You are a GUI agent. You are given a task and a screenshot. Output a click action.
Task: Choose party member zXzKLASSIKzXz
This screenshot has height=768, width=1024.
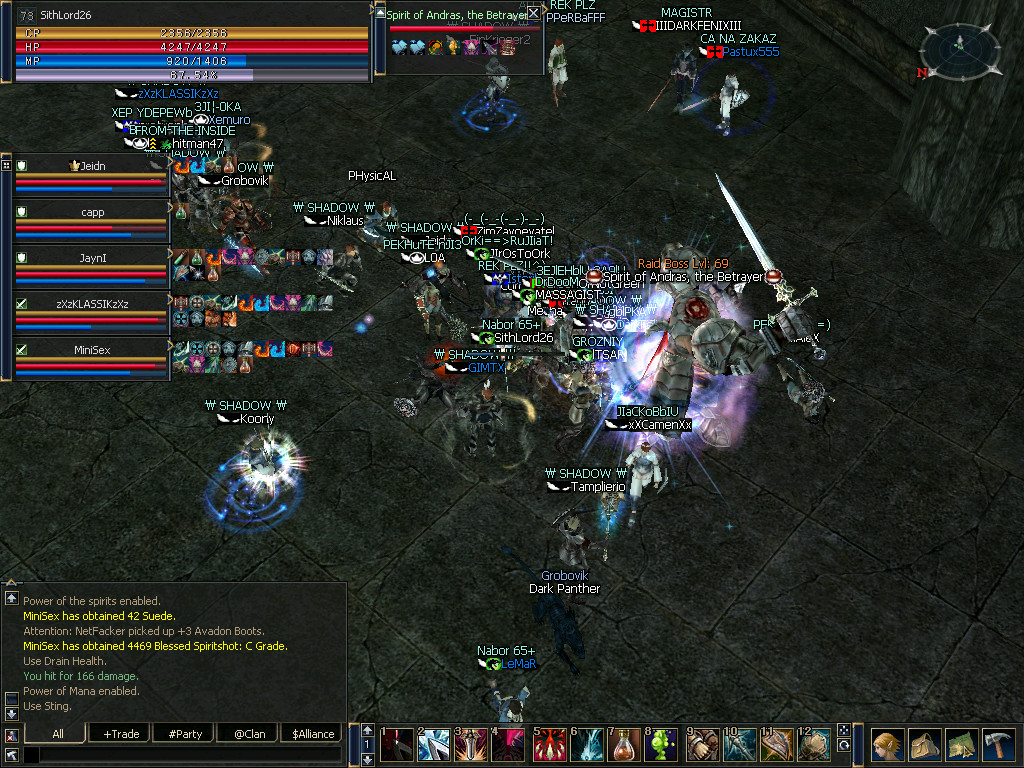[92, 303]
